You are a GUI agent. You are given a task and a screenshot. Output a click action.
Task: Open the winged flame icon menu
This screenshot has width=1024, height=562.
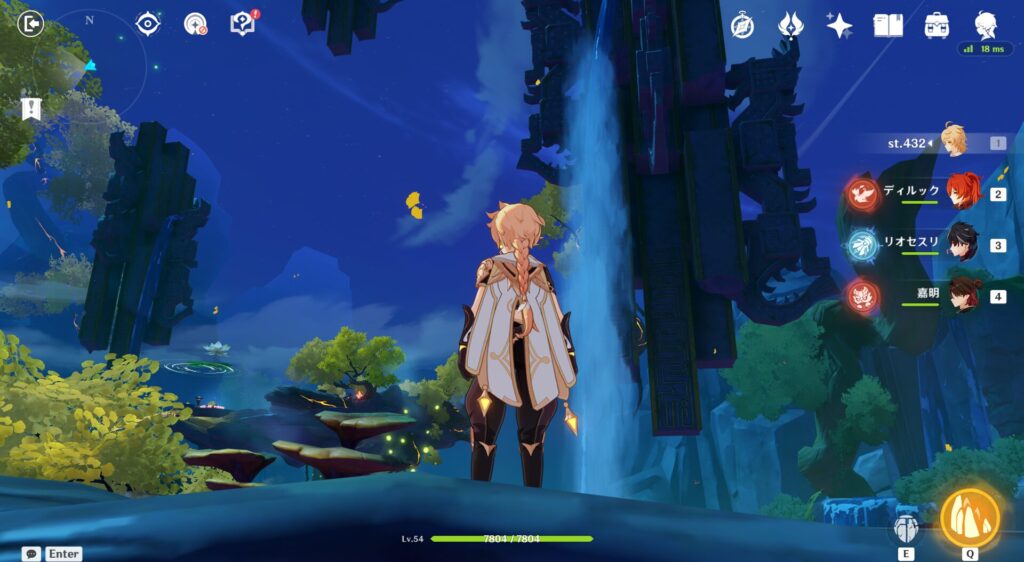pyautogui.click(x=792, y=25)
